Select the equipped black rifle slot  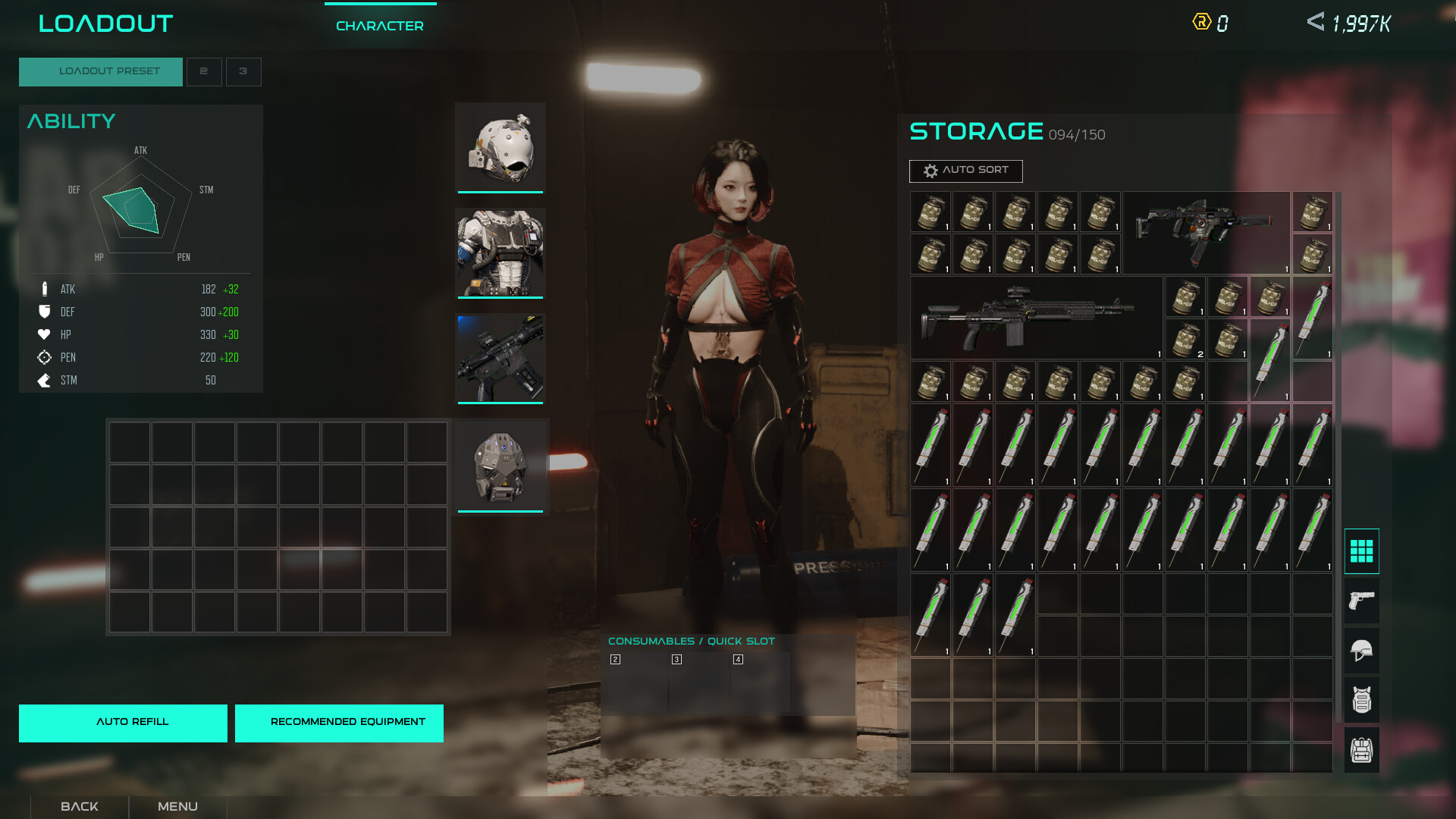pos(500,358)
